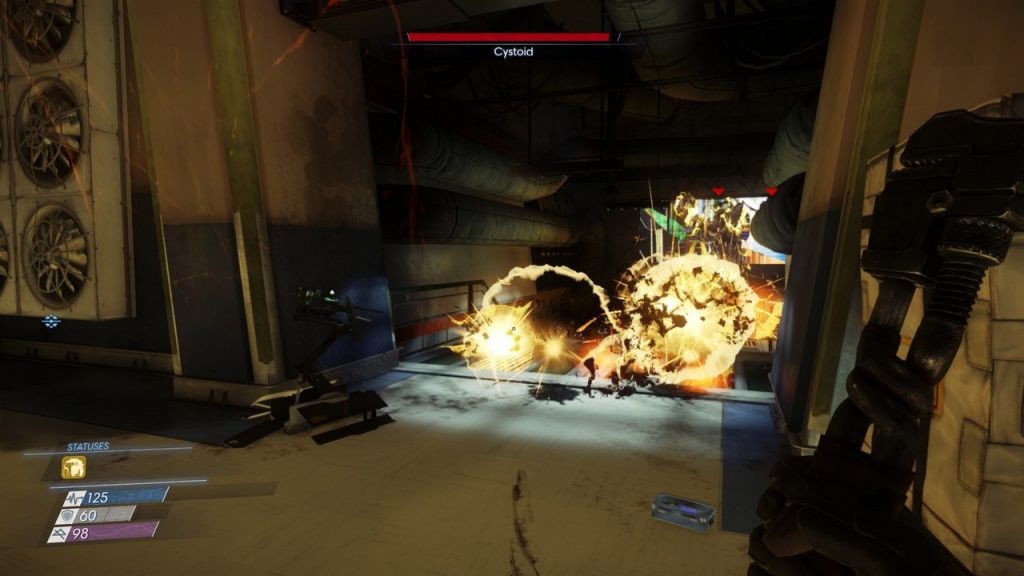The image size is (1024, 576).
Task: Click the blue objective waypoint marker
Action: 50,321
